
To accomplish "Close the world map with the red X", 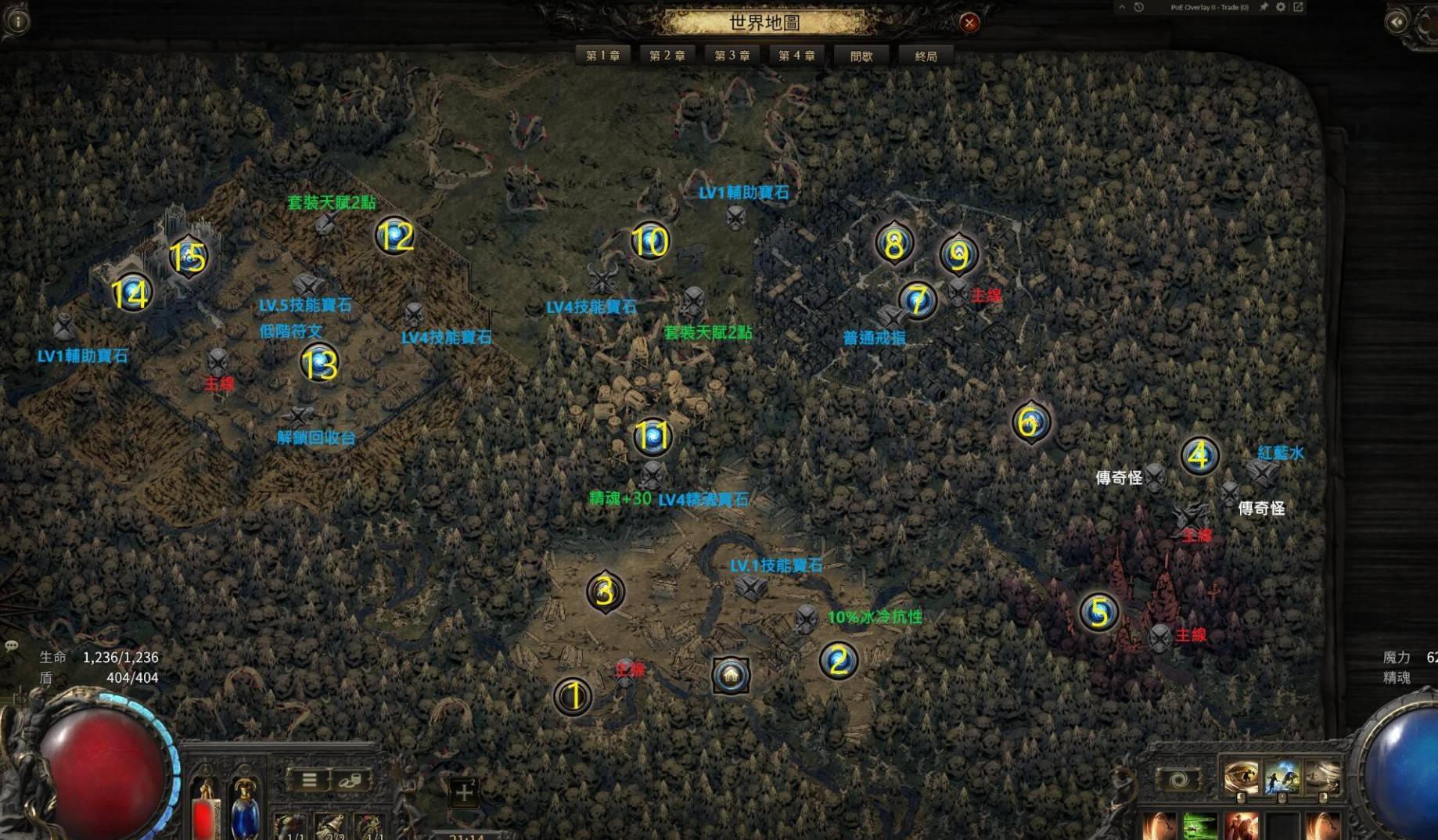I will [x=969, y=23].
